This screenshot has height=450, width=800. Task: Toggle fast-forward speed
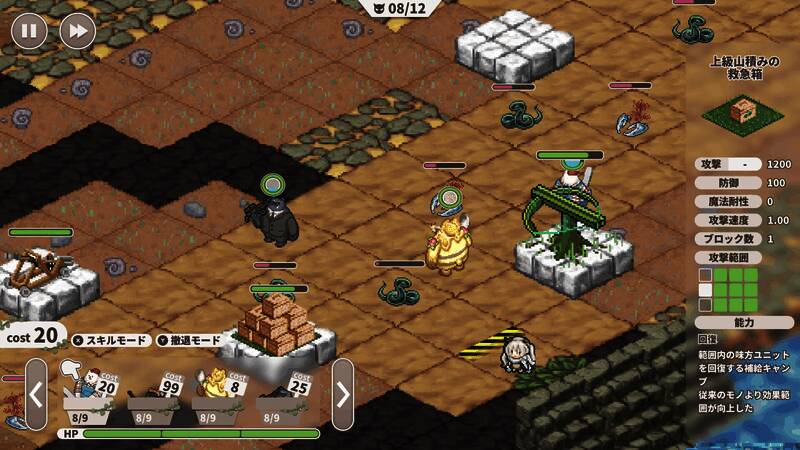[x=77, y=31]
